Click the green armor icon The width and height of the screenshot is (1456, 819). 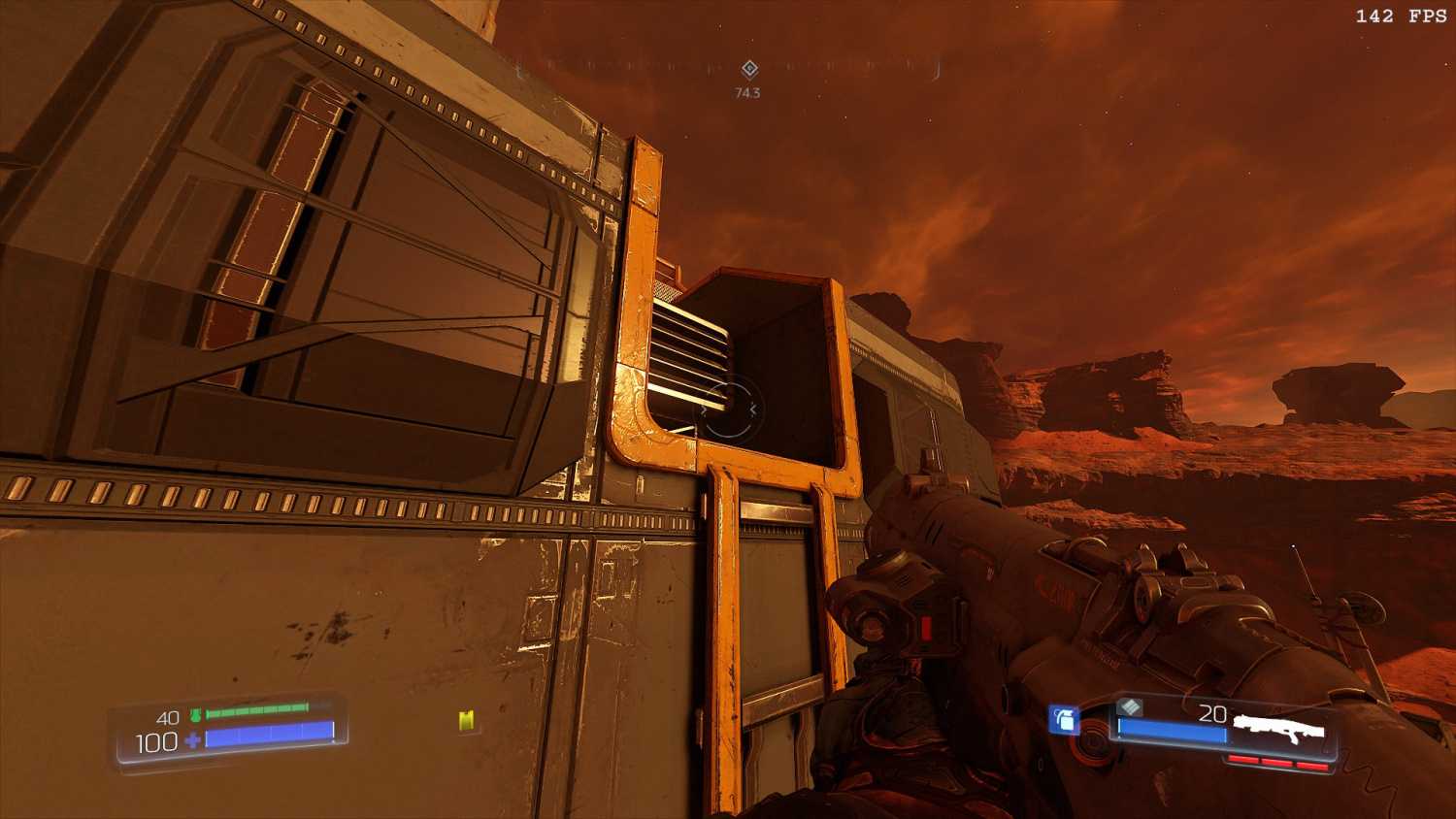pos(195,716)
